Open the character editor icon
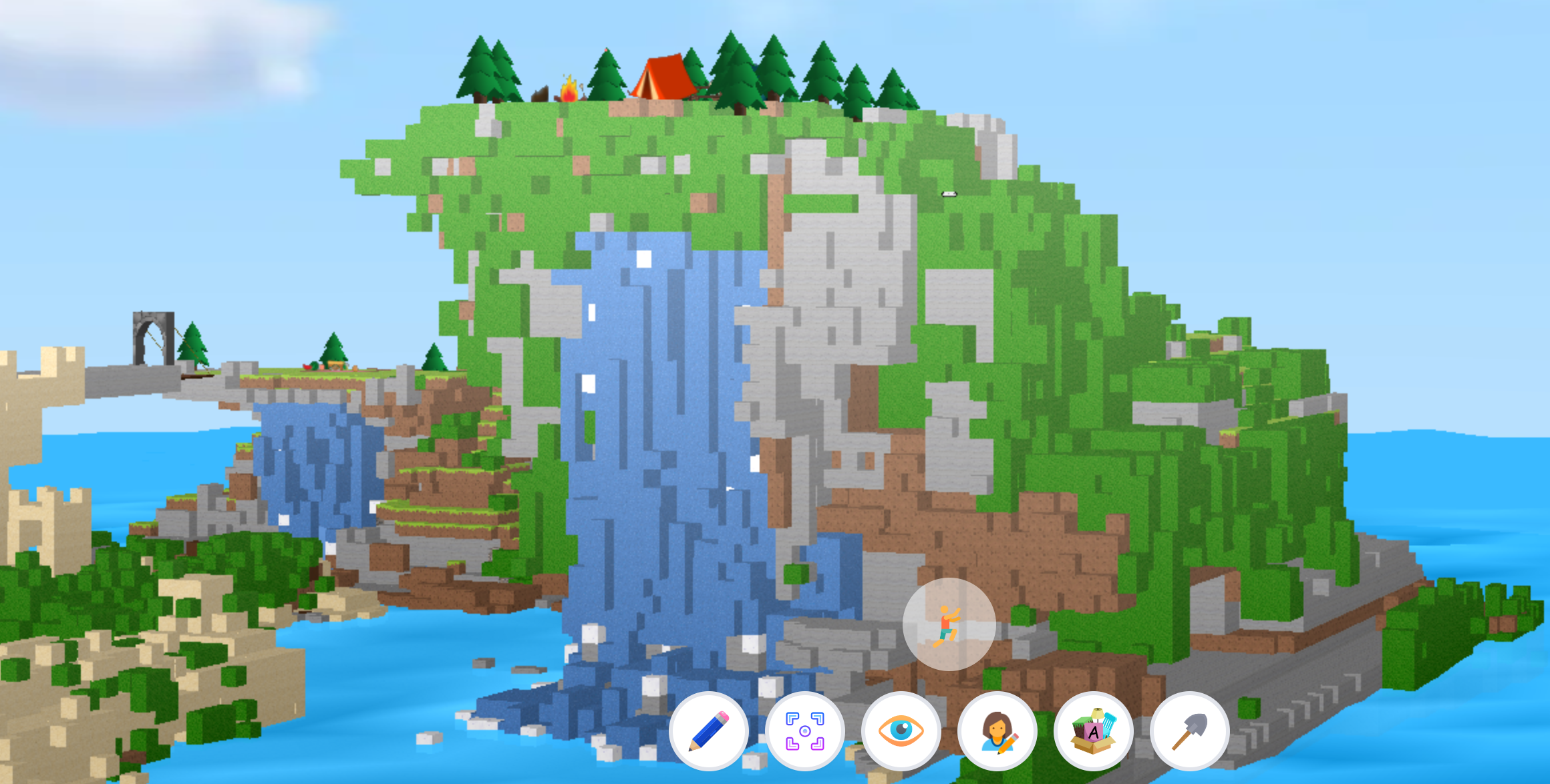Screen dimensions: 1550x784 click(x=996, y=731)
